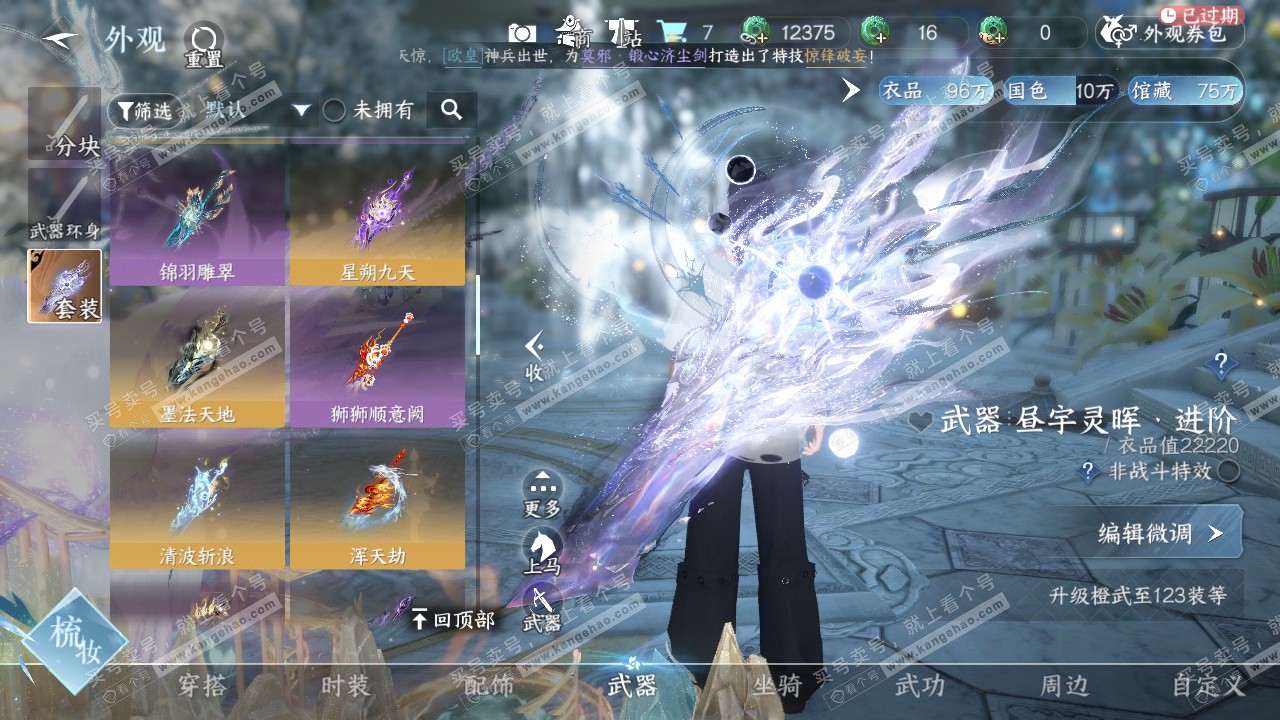Choose the 墨法天地 weapon skin
The width and height of the screenshot is (1280, 720).
(x=198, y=358)
